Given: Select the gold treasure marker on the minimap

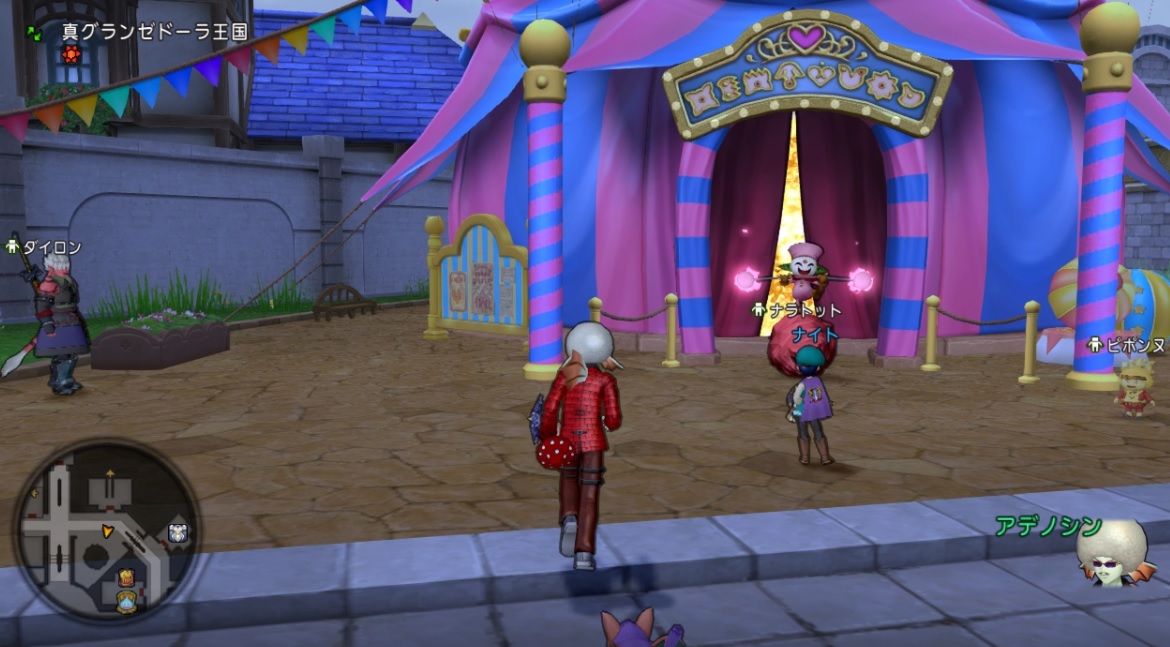Looking at the screenshot, I should point(127,577).
